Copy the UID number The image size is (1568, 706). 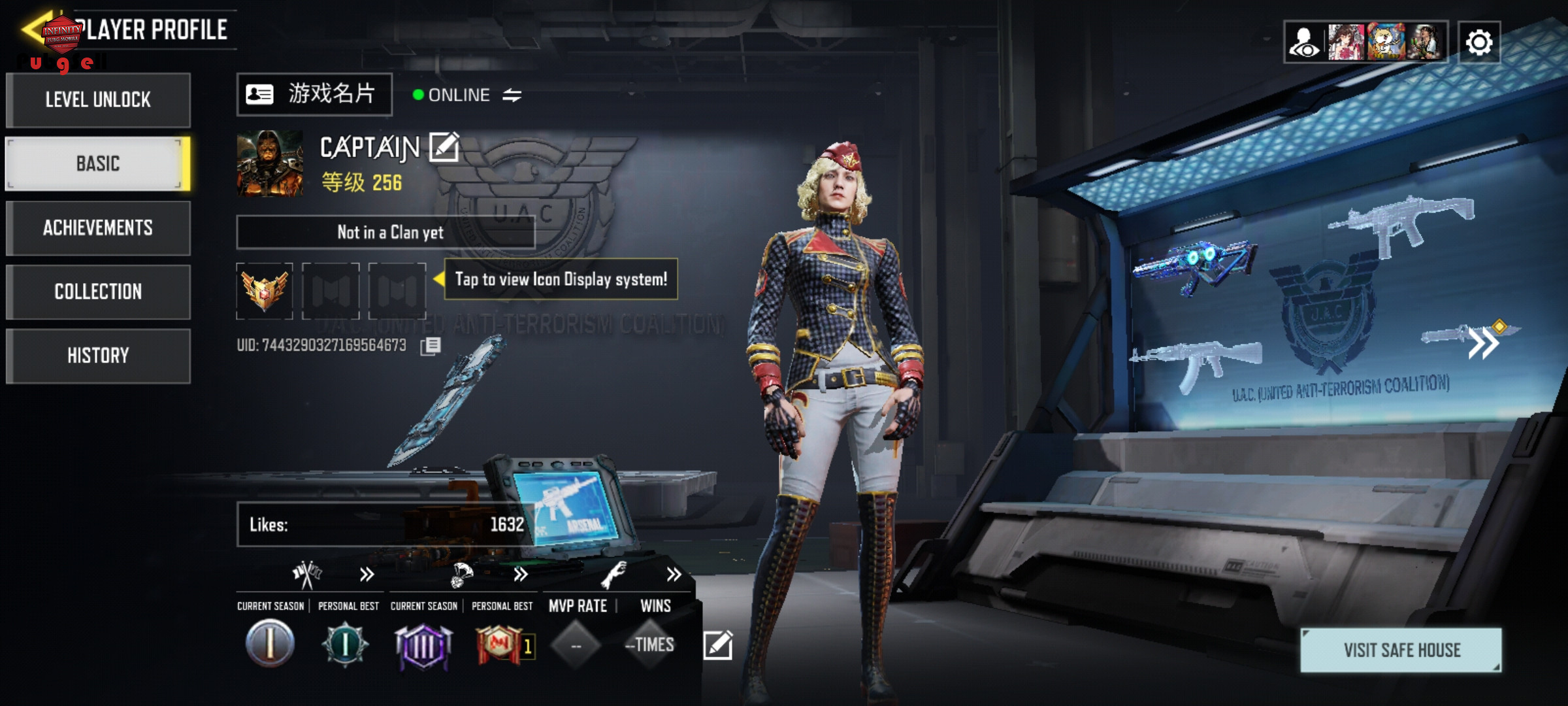pyautogui.click(x=431, y=346)
